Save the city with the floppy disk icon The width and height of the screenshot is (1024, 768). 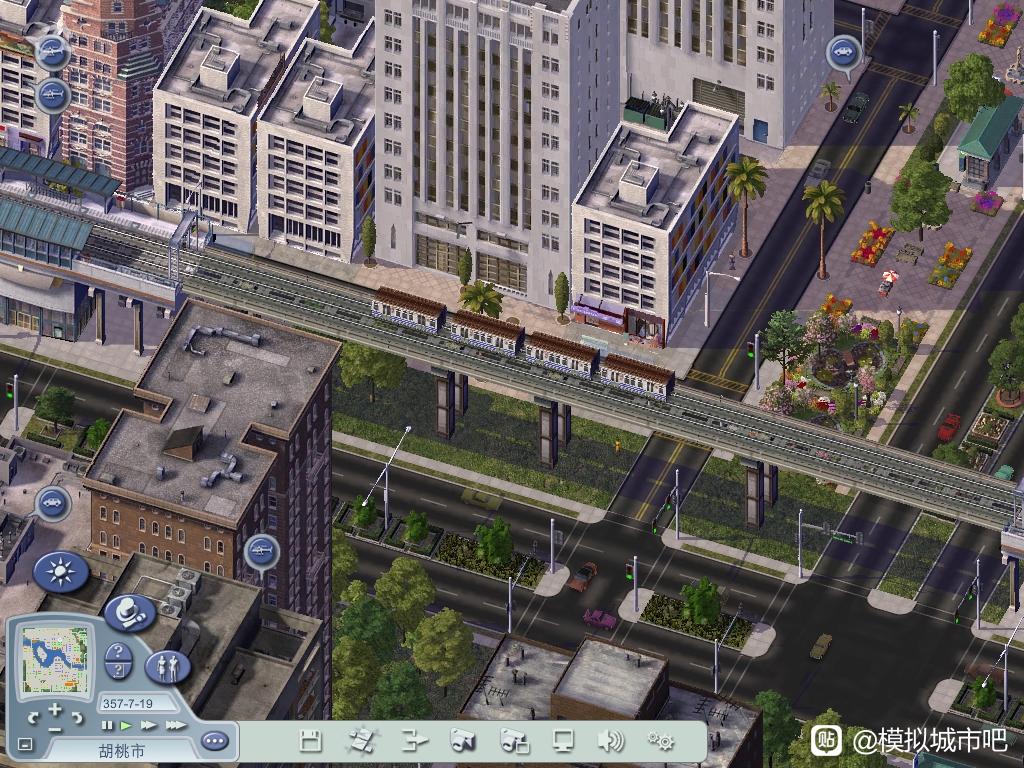coord(311,741)
